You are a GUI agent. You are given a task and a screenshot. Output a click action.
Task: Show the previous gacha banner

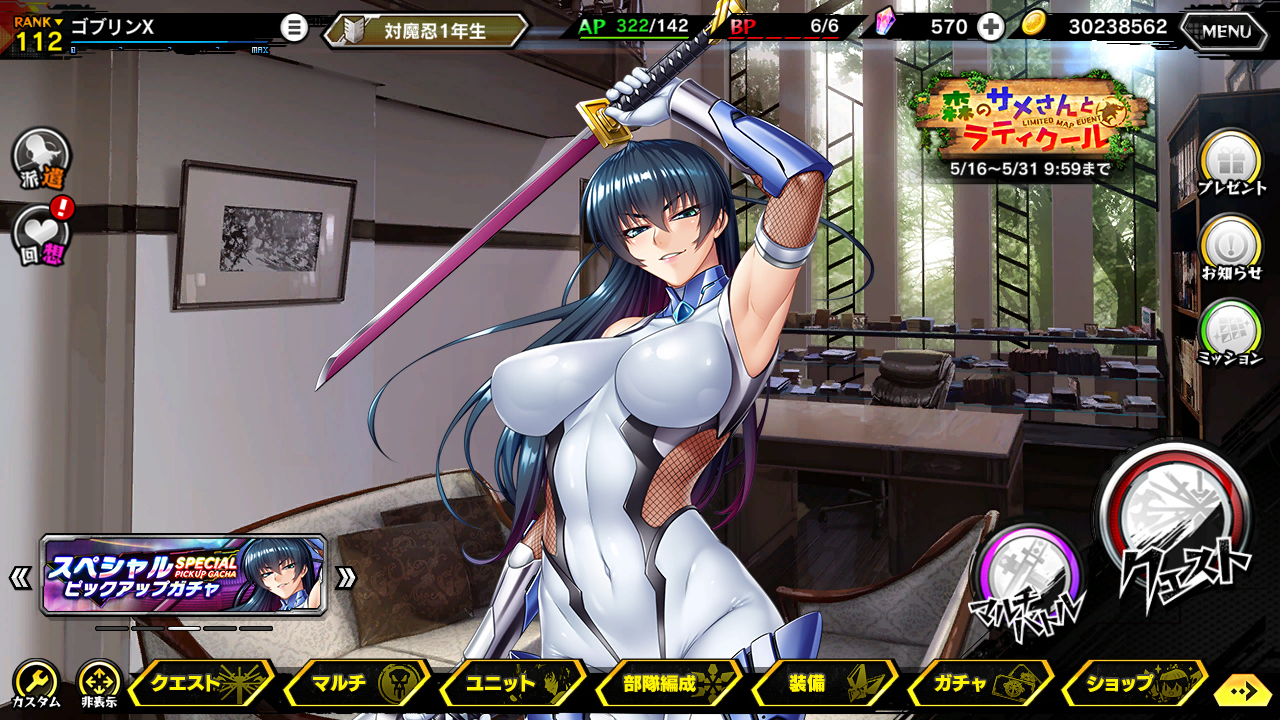point(20,577)
